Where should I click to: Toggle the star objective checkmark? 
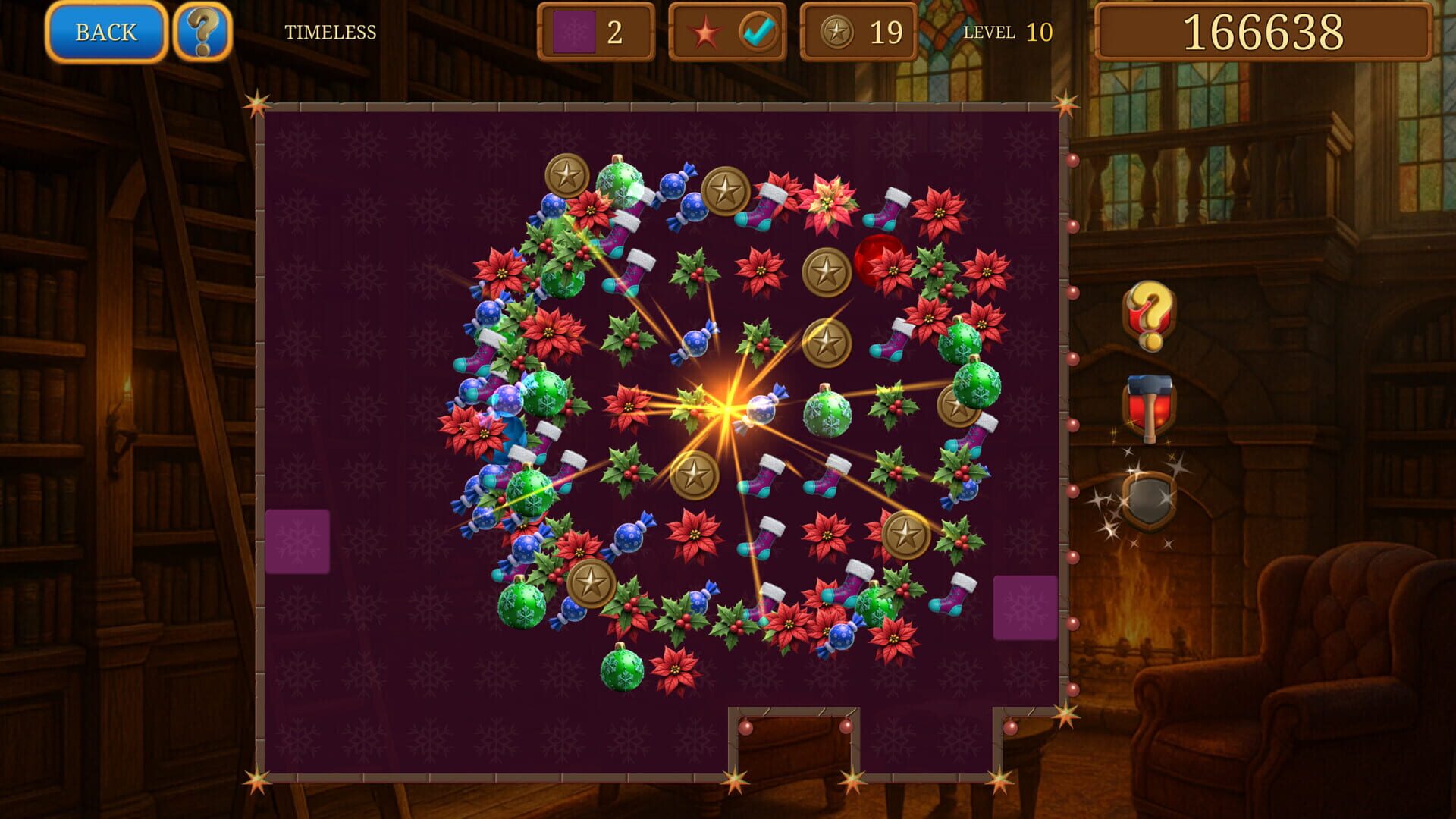tap(758, 31)
